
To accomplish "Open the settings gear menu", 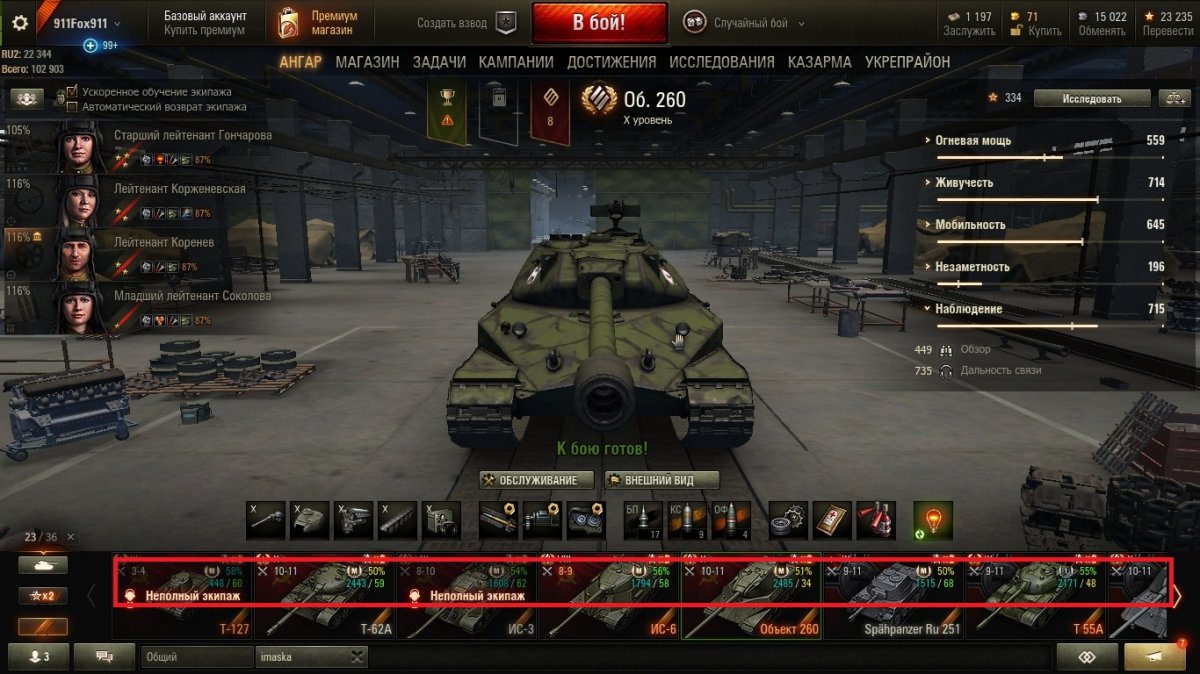I will coord(19,23).
